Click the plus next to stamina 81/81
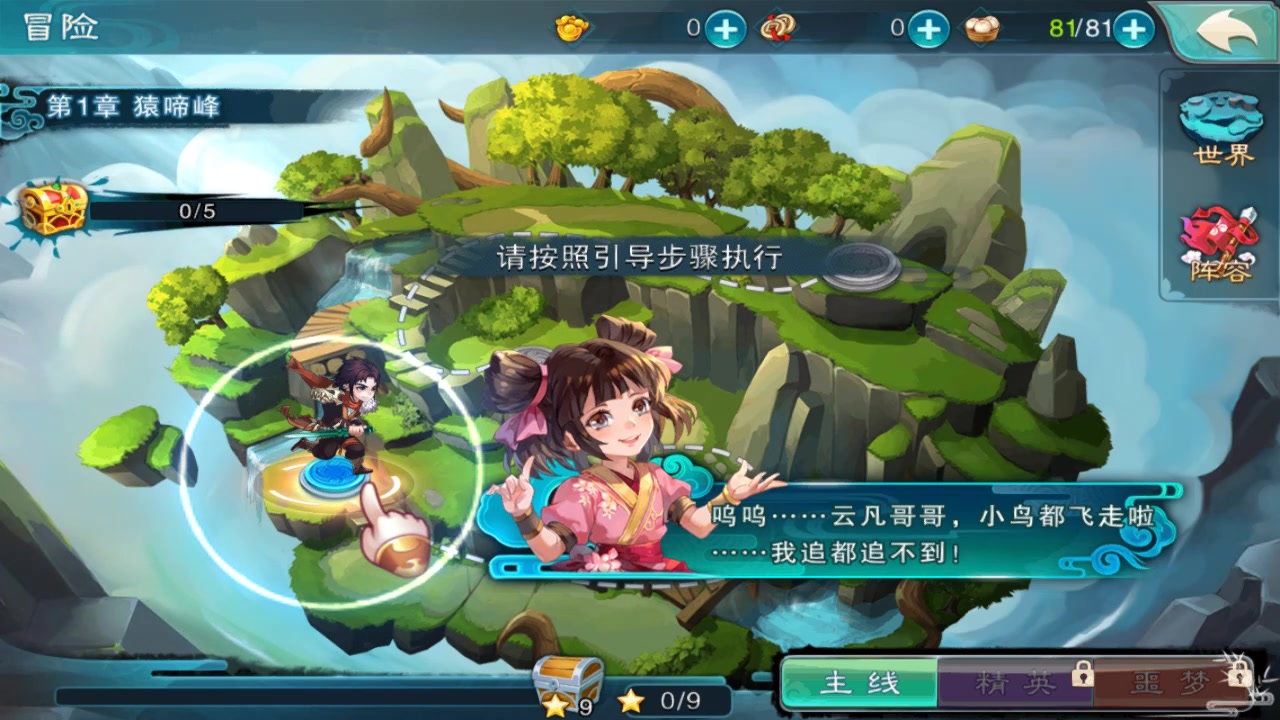The height and width of the screenshot is (720, 1280). [1134, 29]
